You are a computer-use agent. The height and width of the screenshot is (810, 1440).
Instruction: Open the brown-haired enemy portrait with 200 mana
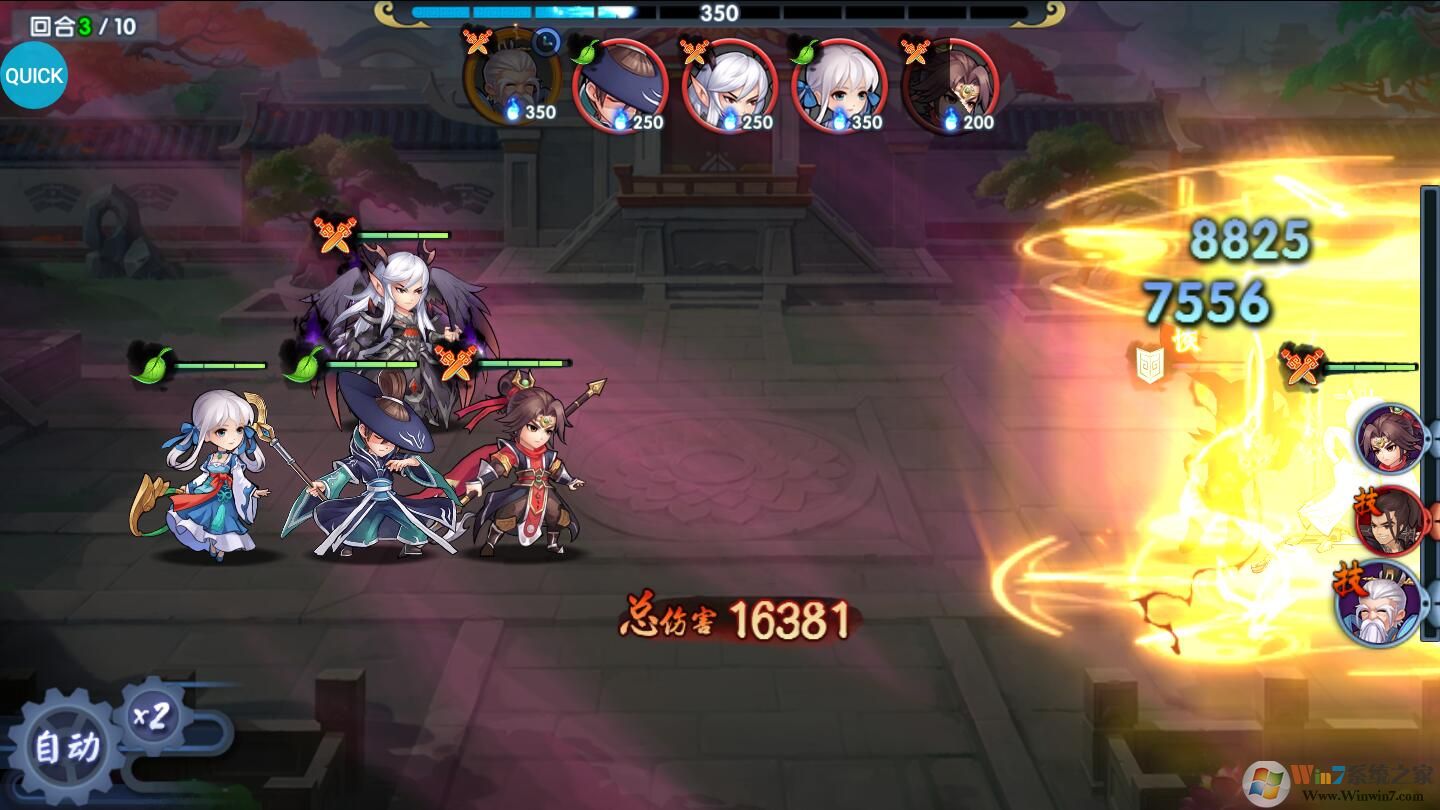pos(948,88)
